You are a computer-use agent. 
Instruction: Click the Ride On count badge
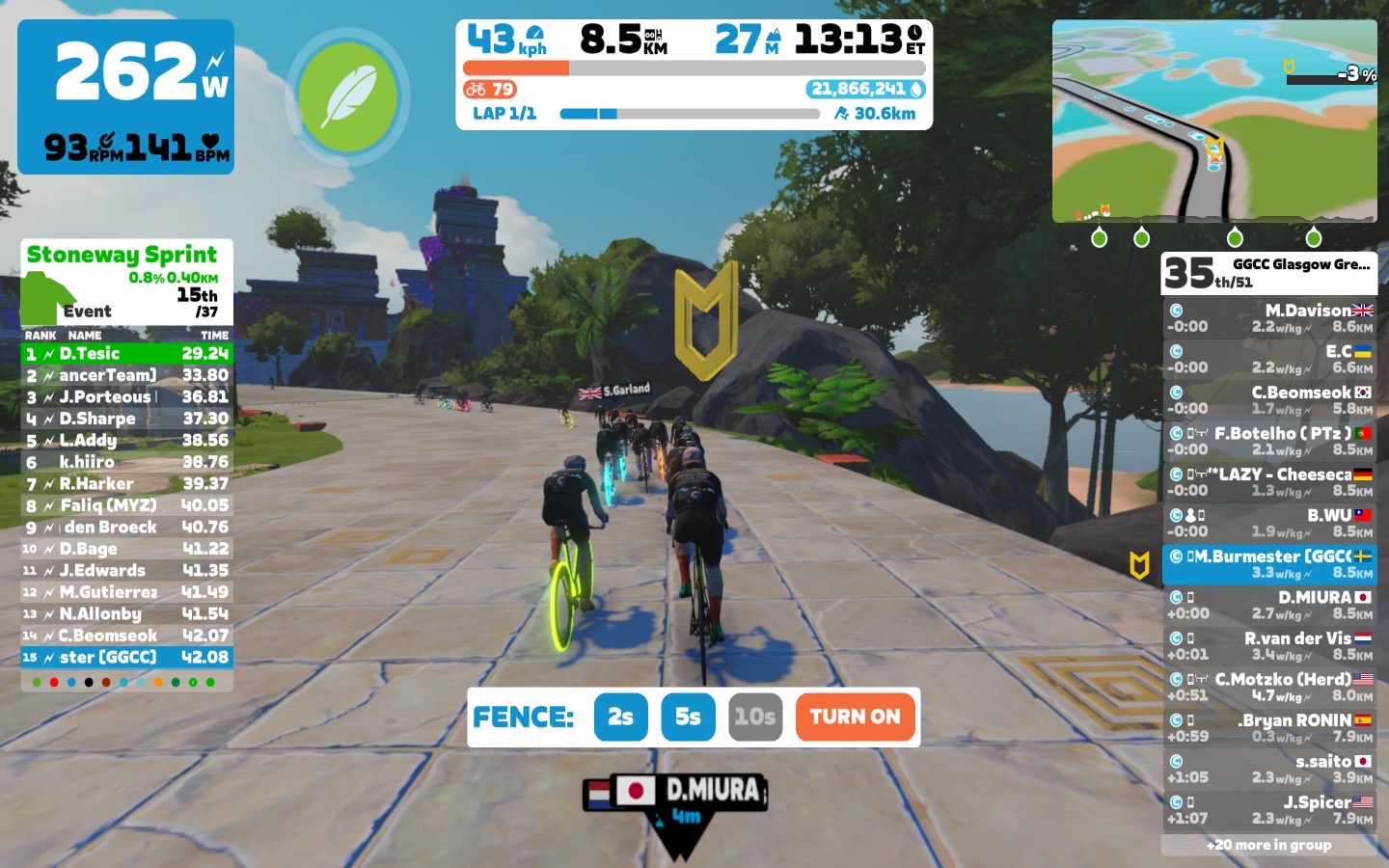(490, 90)
